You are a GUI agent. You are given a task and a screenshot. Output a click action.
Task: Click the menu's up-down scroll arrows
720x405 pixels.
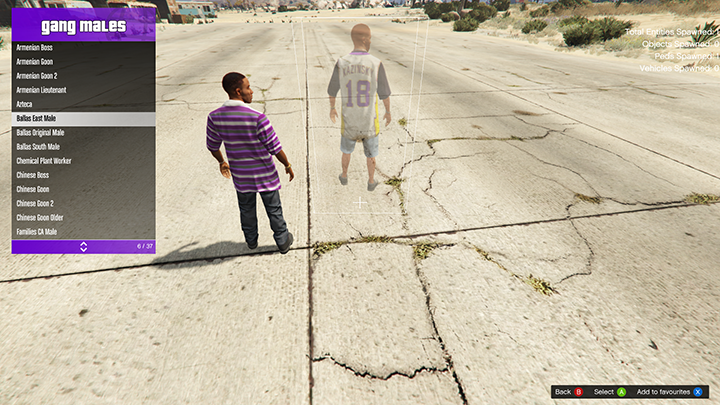(83, 246)
